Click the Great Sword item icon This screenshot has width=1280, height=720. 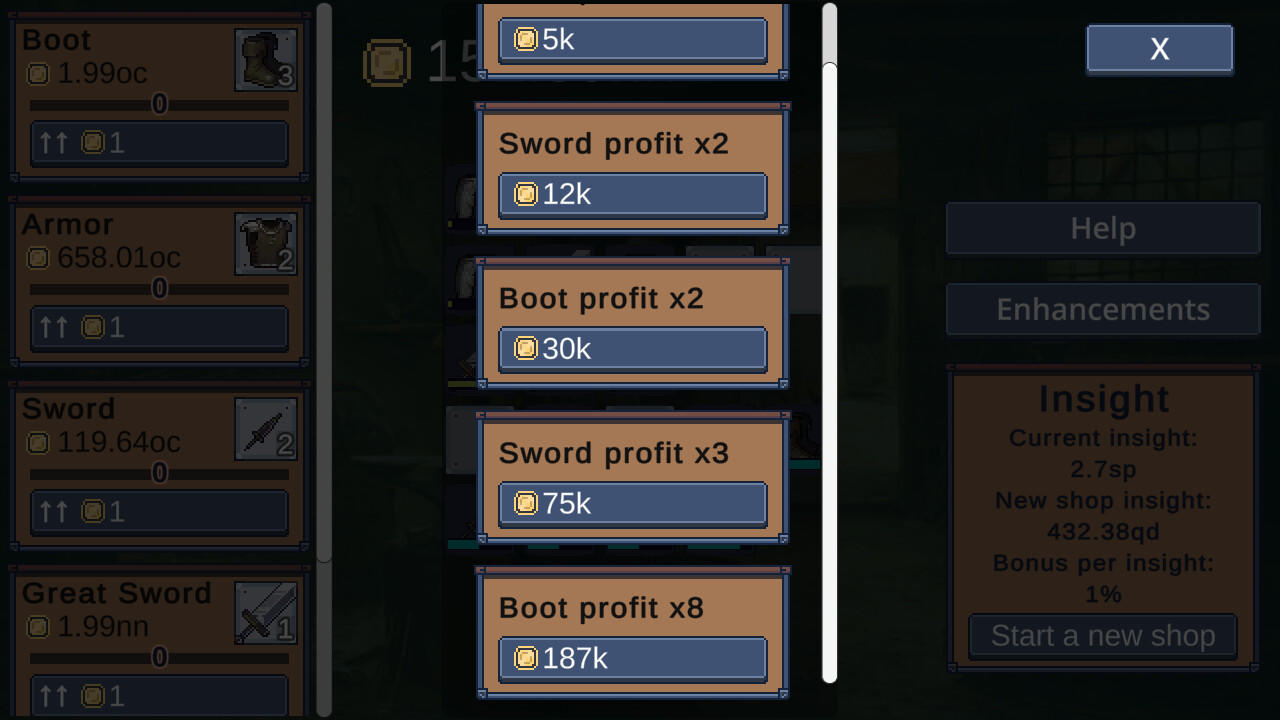pos(265,612)
